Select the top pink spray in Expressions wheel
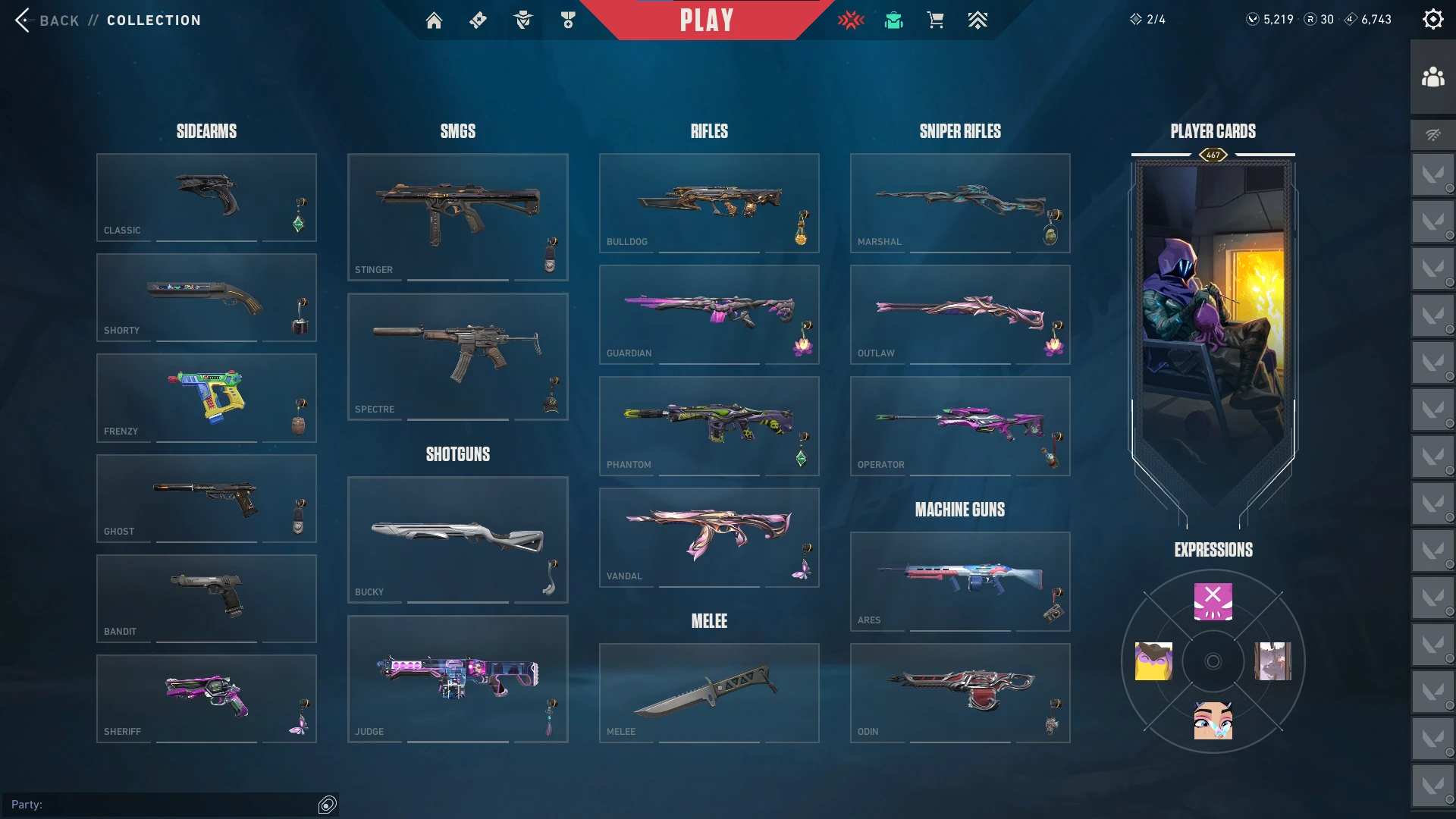The height and width of the screenshot is (819, 1456). (x=1213, y=601)
